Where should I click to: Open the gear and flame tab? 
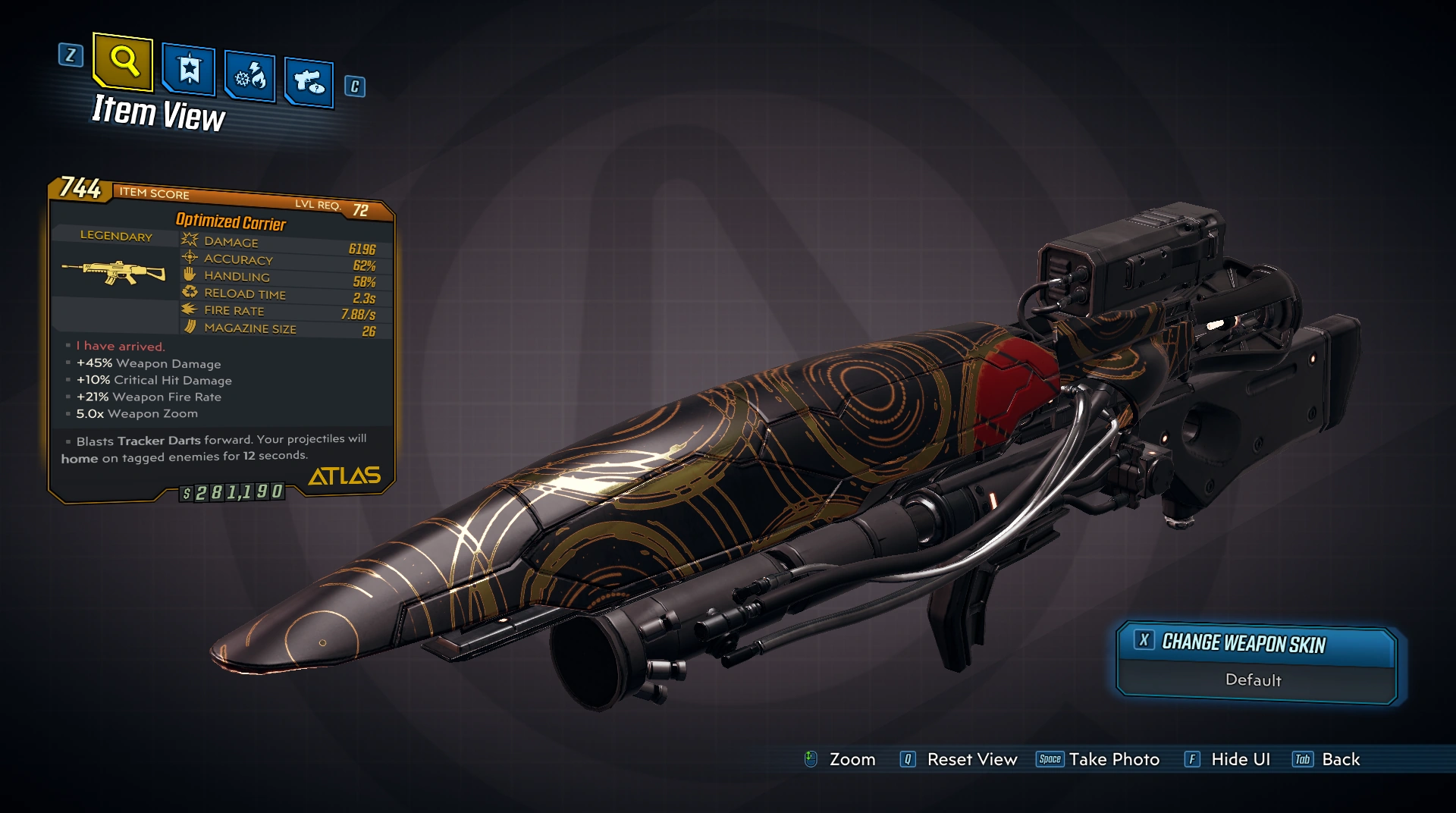[x=249, y=77]
